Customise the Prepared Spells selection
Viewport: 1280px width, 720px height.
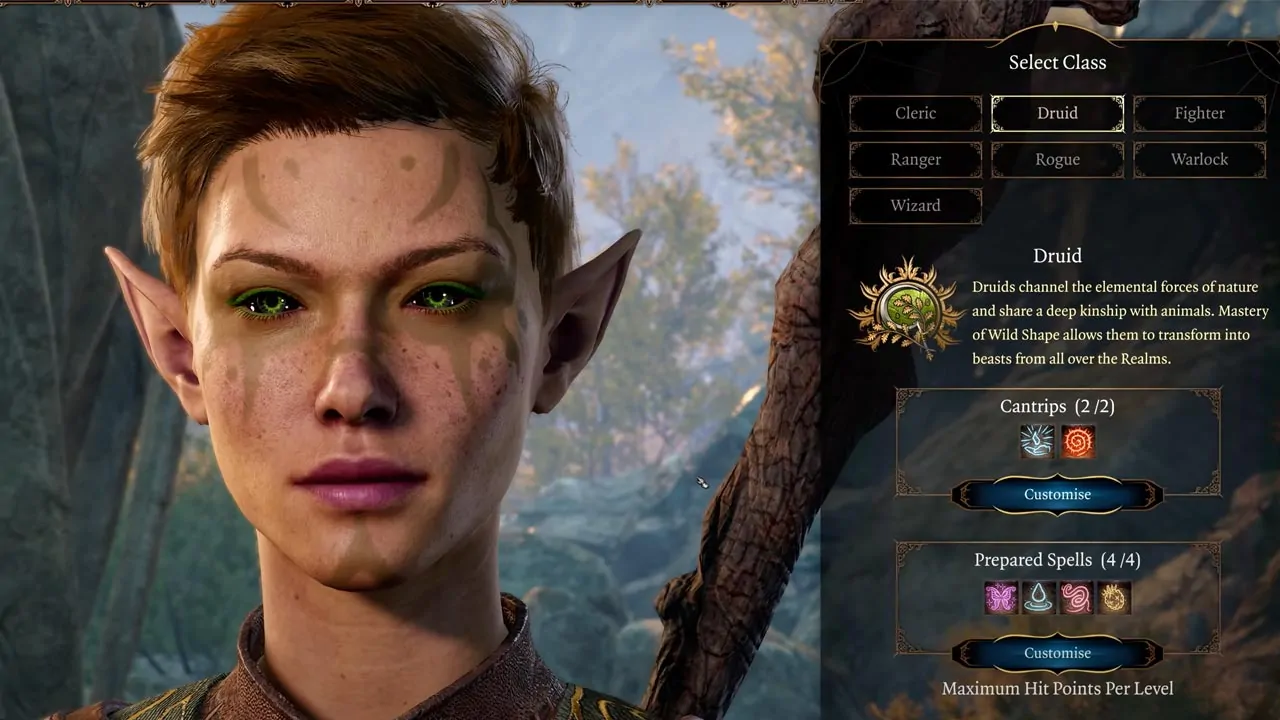(x=1057, y=652)
